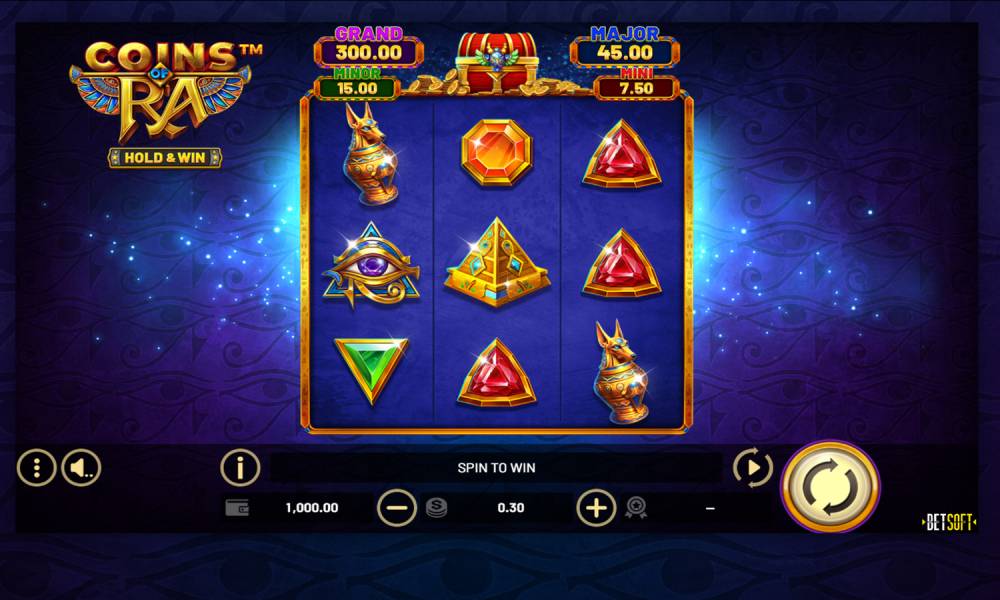The height and width of the screenshot is (600, 1000).
Task: Open the three-dot menu
Action: pos(37,467)
